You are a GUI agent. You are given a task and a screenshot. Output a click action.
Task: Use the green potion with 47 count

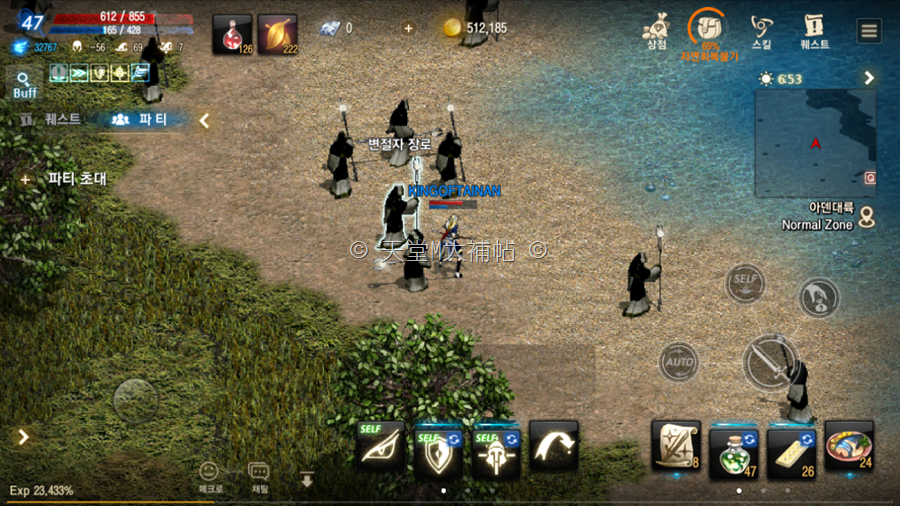click(x=735, y=447)
